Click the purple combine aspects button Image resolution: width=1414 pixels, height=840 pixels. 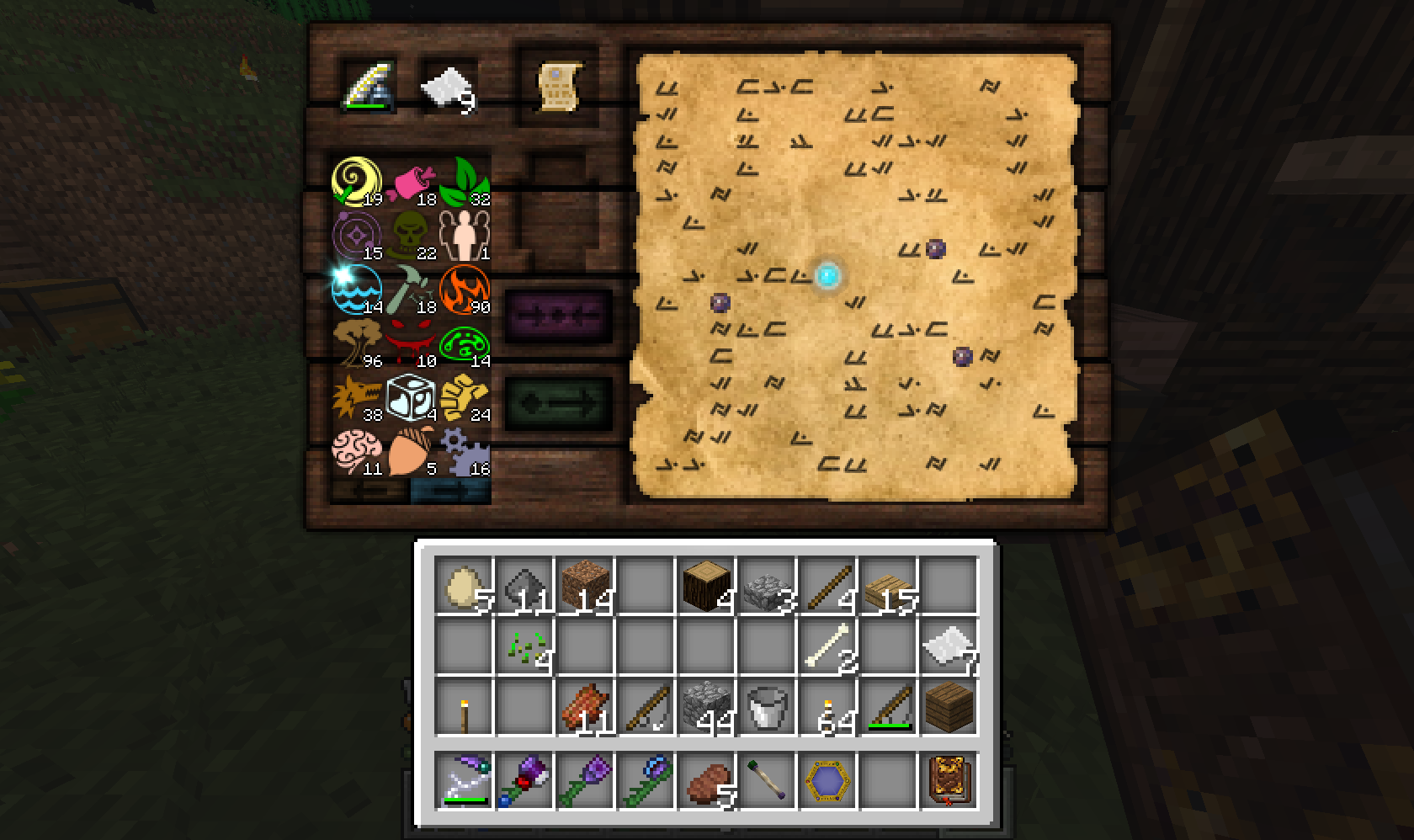(x=558, y=315)
